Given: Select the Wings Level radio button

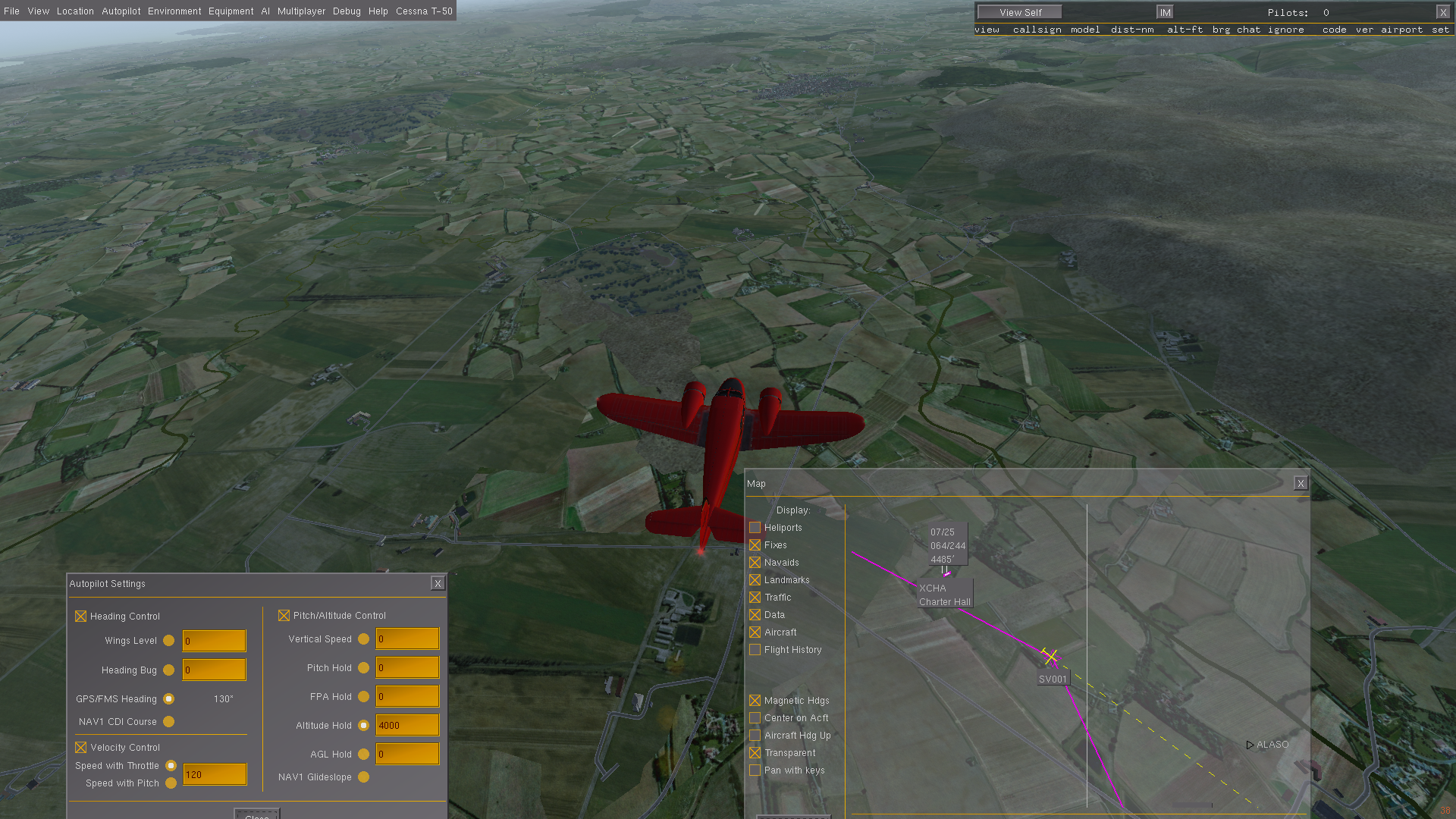Looking at the screenshot, I should point(169,641).
